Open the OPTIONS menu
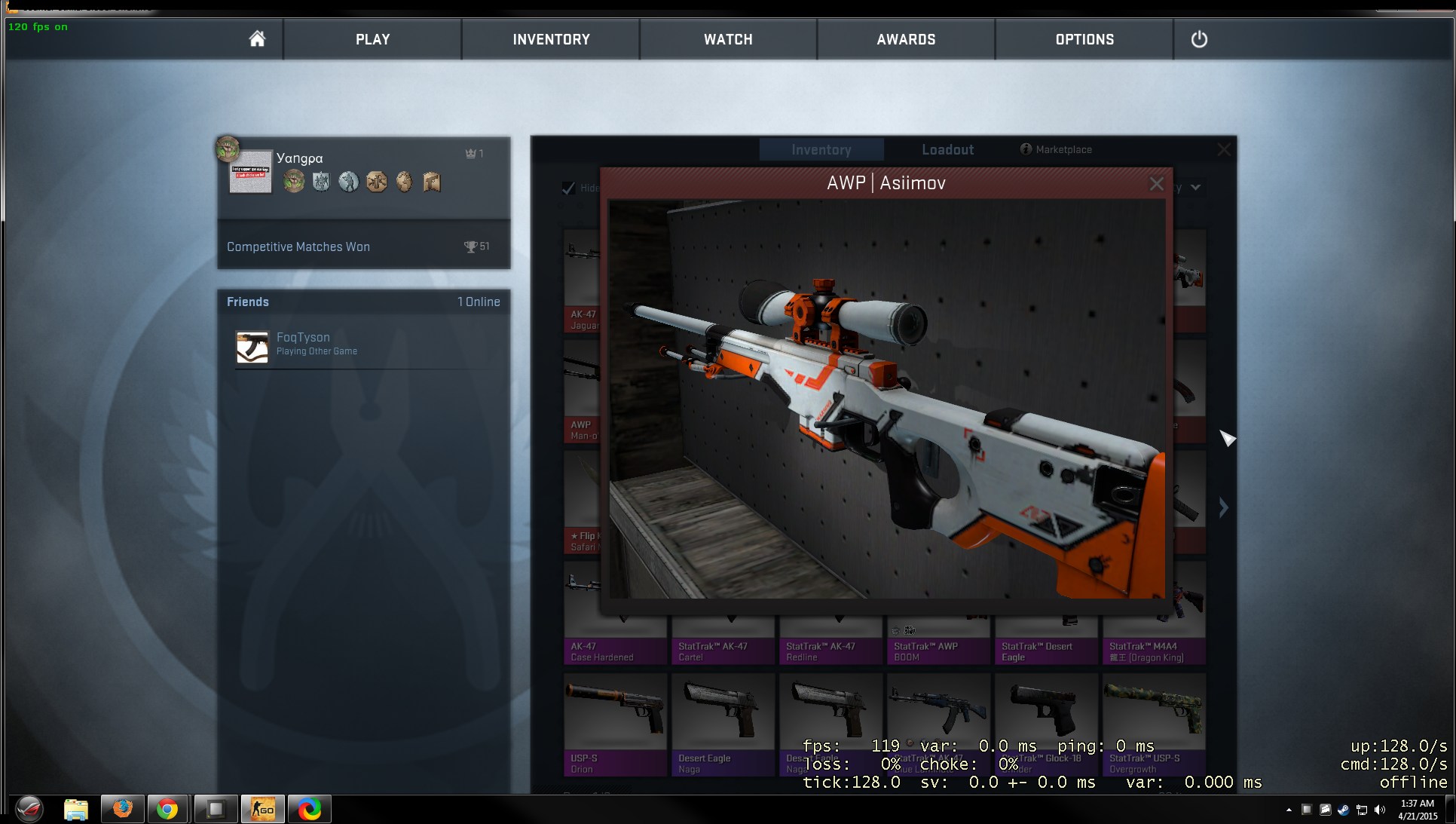 pyautogui.click(x=1084, y=39)
